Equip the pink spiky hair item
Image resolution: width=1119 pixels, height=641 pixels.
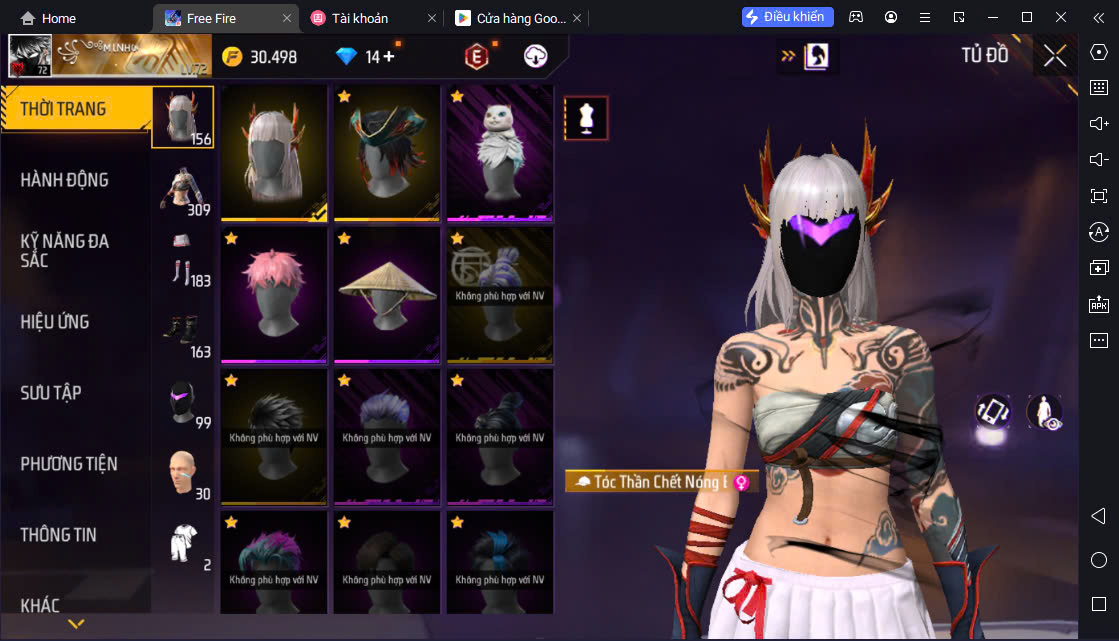(x=274, y=294)
